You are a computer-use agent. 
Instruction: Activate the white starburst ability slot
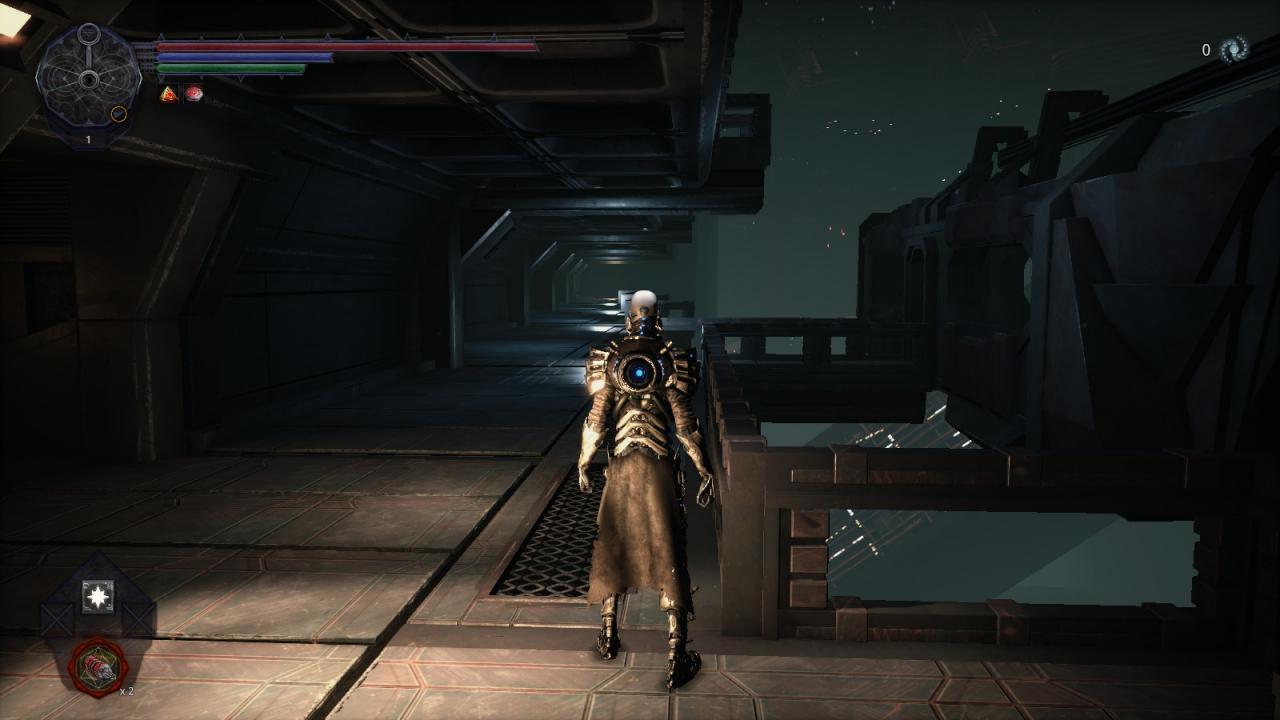(98, 597)
